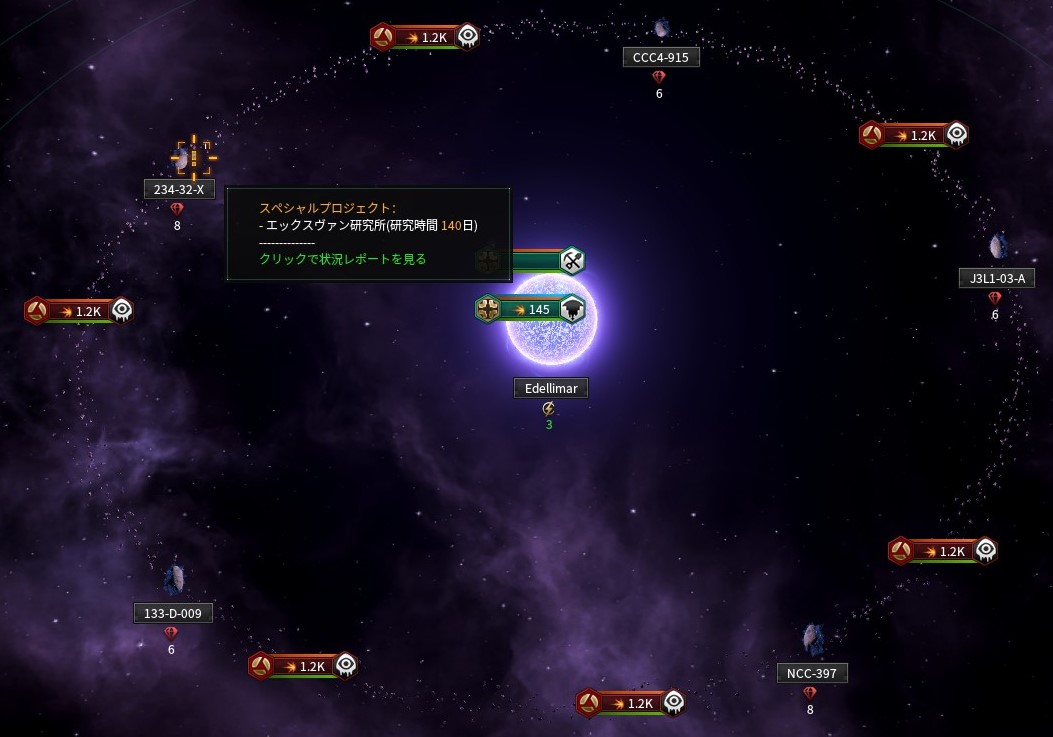Choose the J3L1-03-A name label
This screenshot has width=1053, height=737.
point(996,278)
